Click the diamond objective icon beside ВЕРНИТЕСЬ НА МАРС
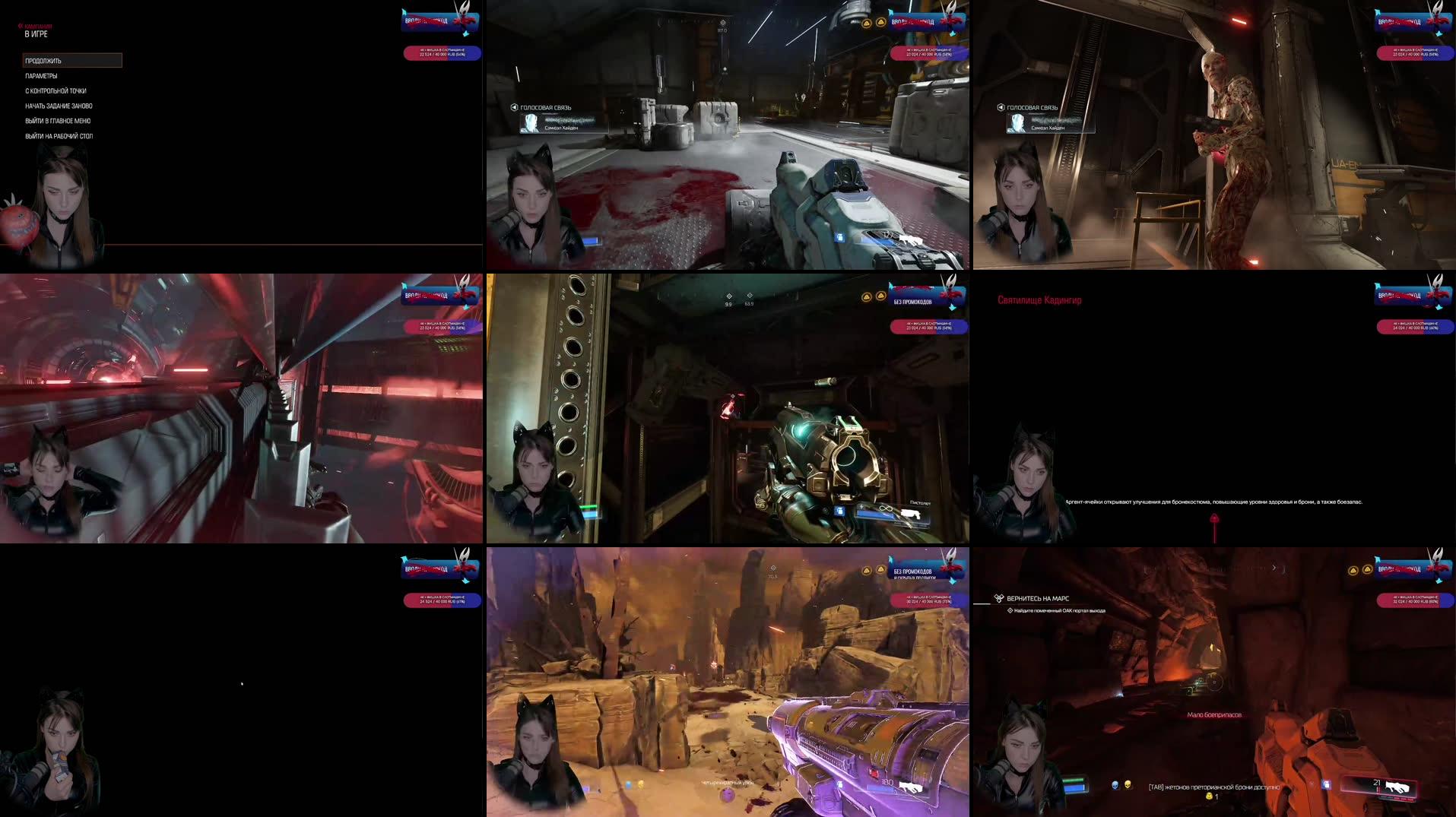This screenshot has width=1456, height=817. point(998,599)
